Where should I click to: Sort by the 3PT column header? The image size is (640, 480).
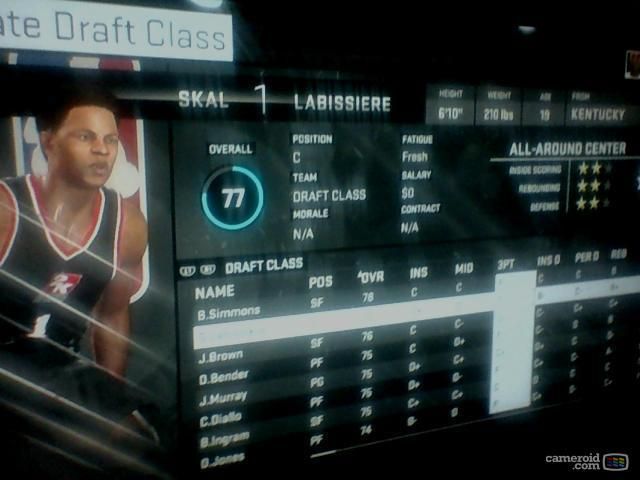click(506, 265)
